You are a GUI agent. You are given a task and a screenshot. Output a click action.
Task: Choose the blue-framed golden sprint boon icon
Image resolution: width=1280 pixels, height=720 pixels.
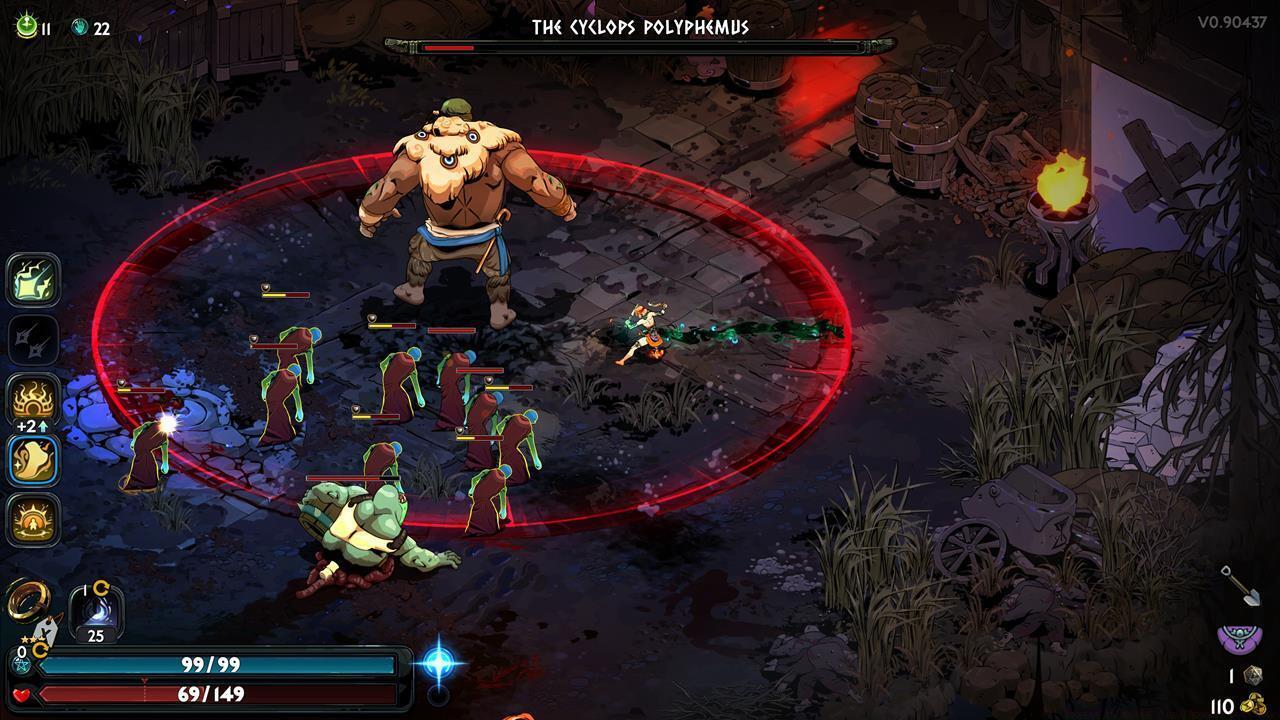point(34,460)
